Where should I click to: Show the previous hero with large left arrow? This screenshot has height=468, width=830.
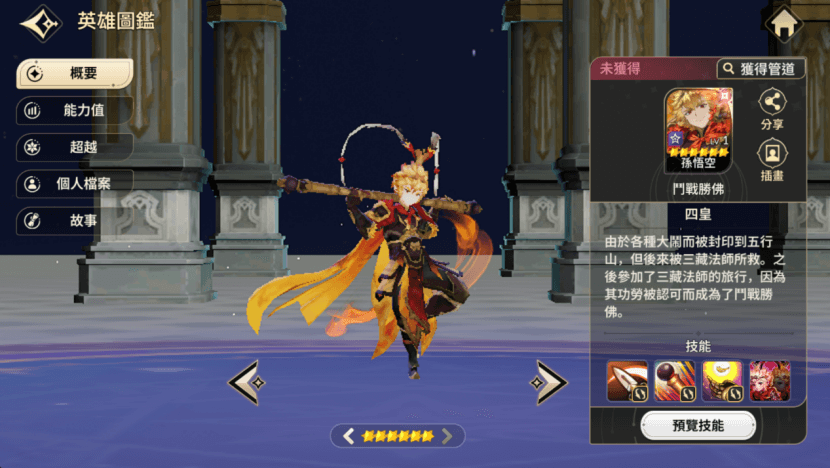pyautogui.click(x=247, y=382)
